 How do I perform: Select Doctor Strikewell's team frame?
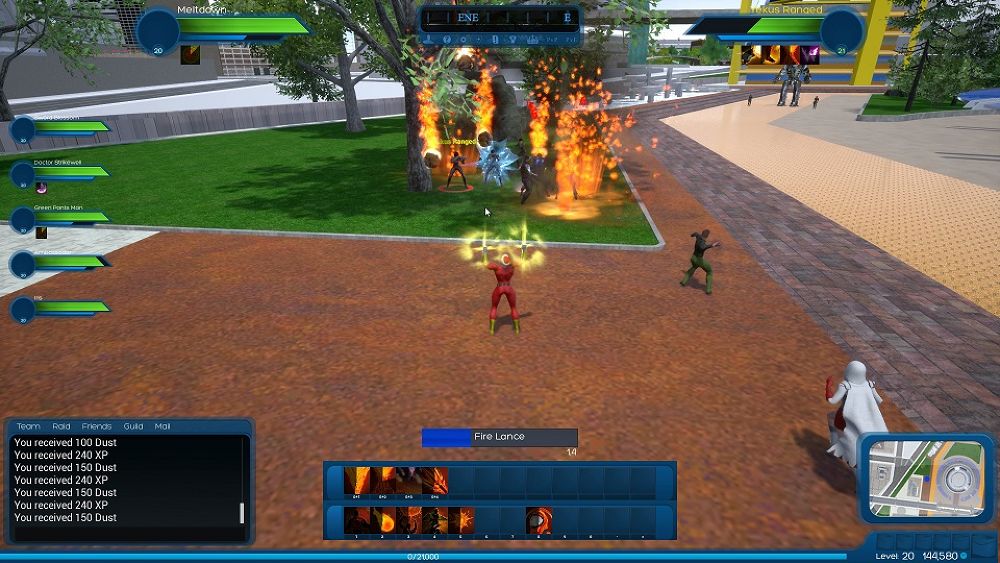[60, 172]
